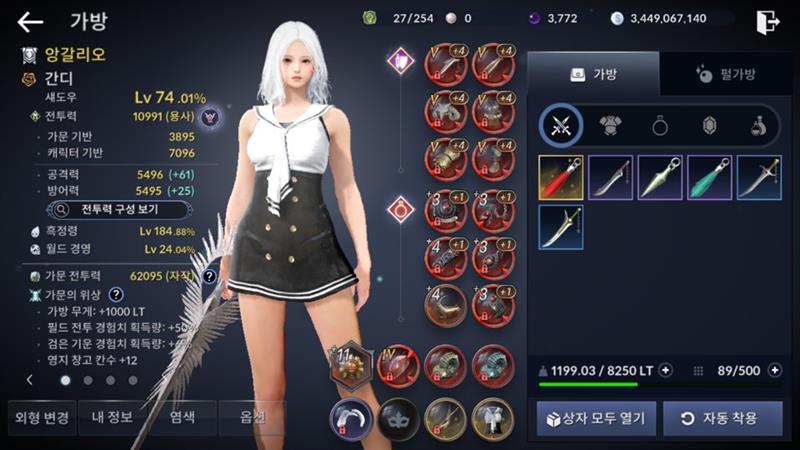
Task: Go back using the arrow button
Action: 31,22
